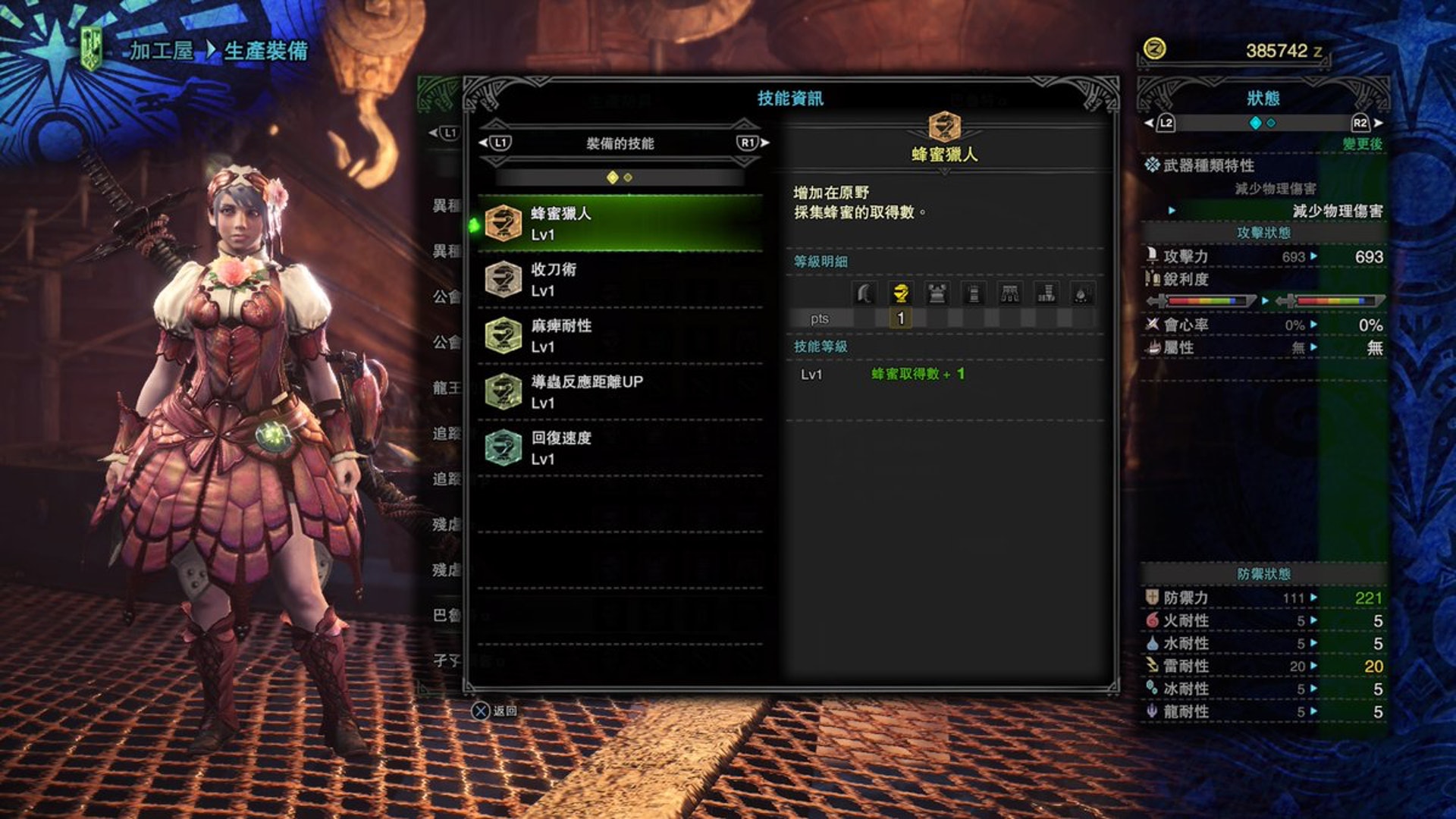1456x819 pixels.
Task: Select the fire resistance 火耐性 icon
Action: pyautogui.click(x=1153, y=620)
